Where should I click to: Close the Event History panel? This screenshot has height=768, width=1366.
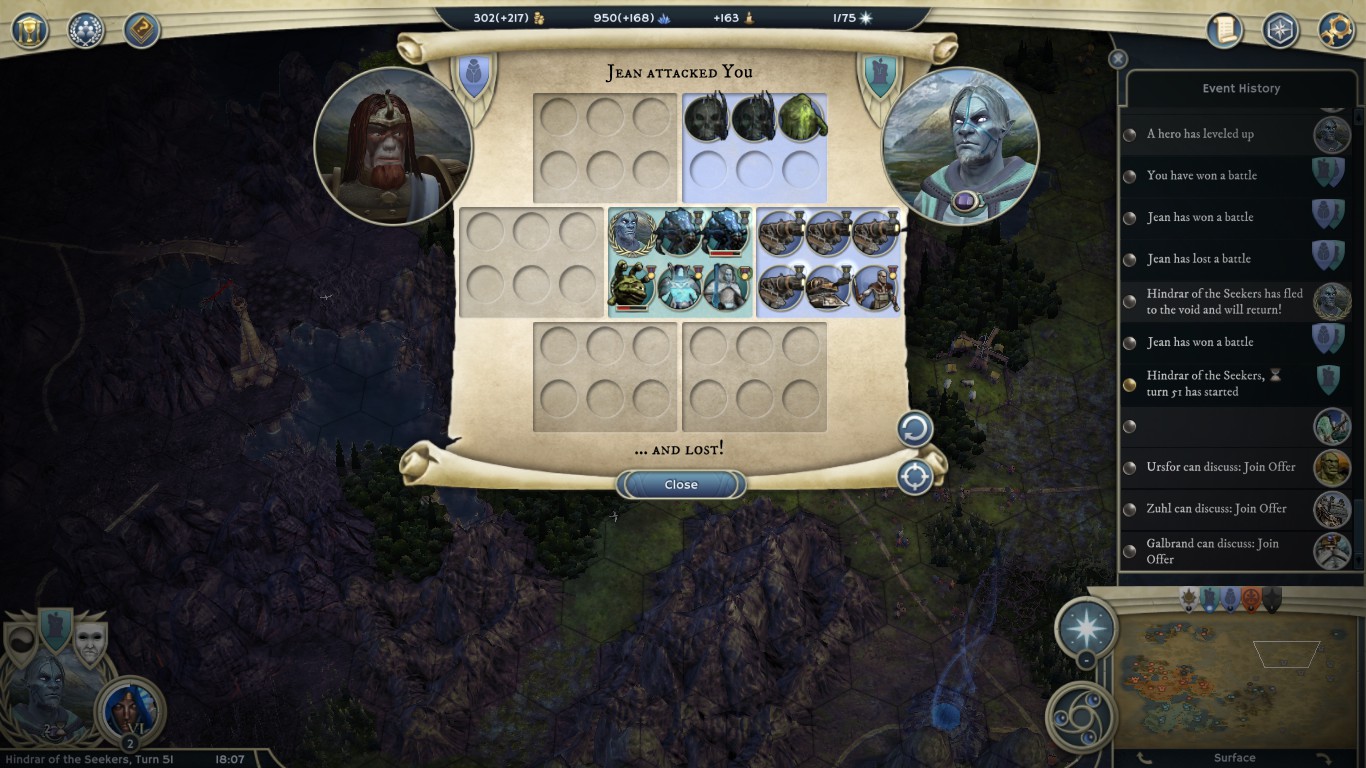pos(1118,59)
